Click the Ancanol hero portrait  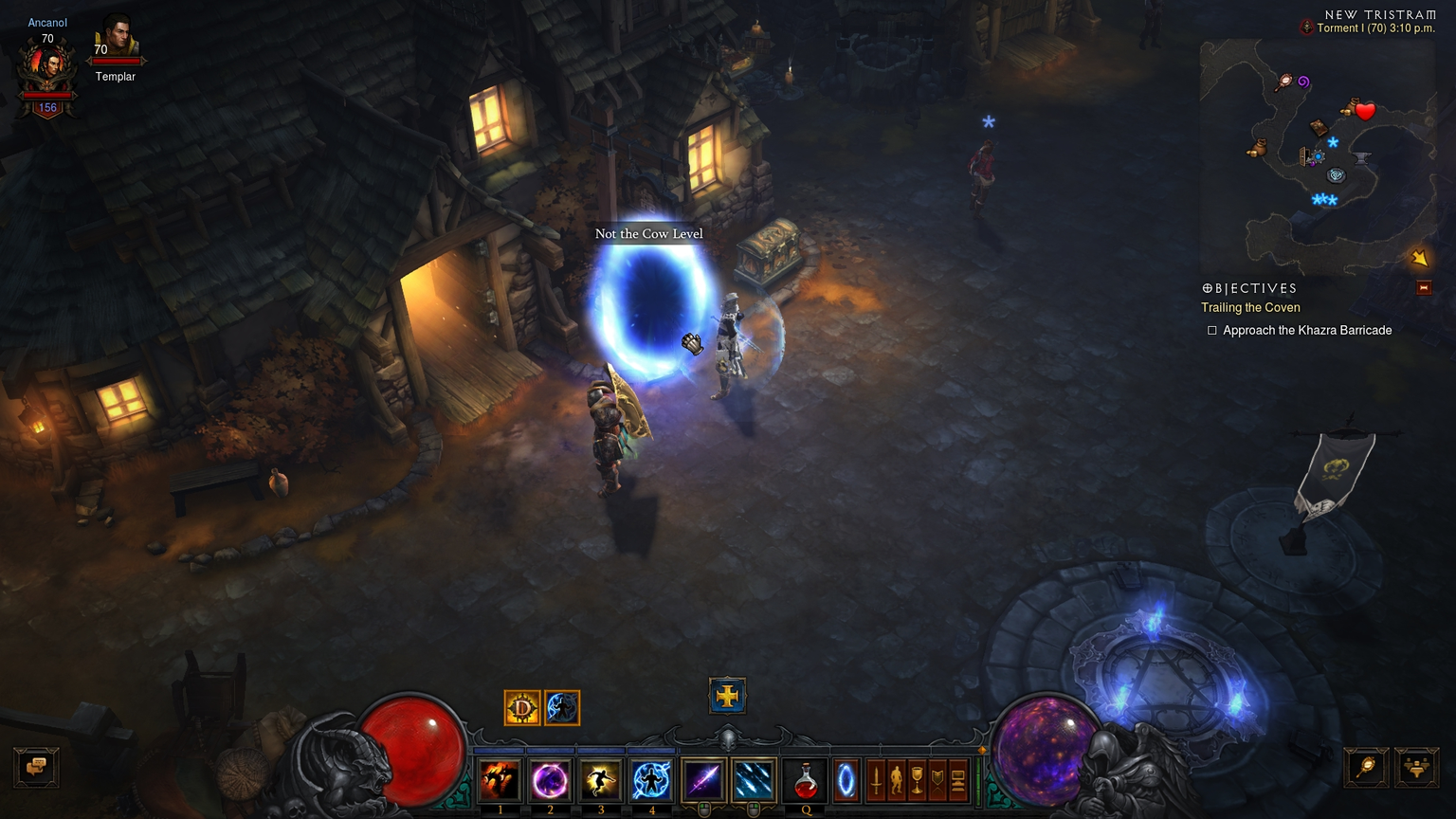point(47,68)
